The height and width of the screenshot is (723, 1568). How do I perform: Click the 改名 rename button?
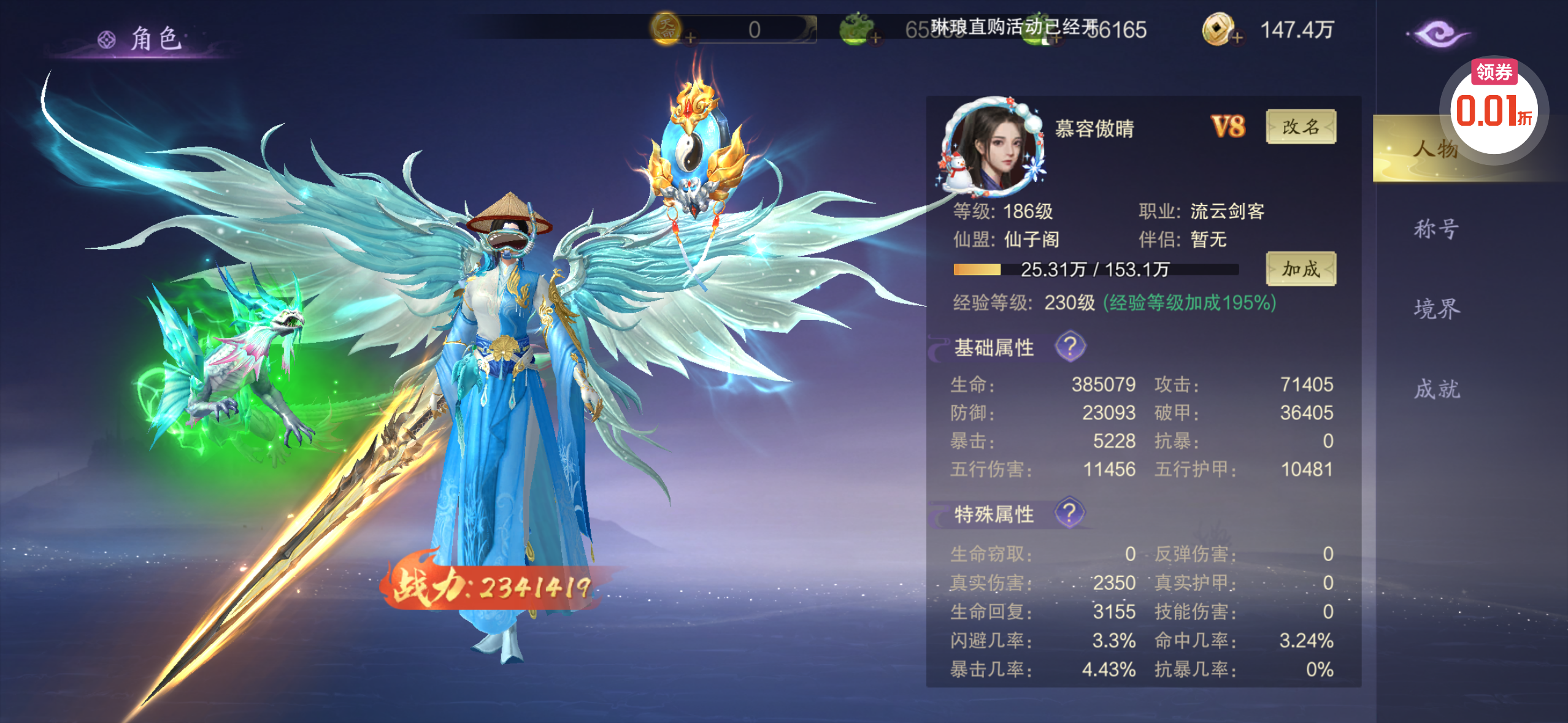click(x=1300, y=127)
